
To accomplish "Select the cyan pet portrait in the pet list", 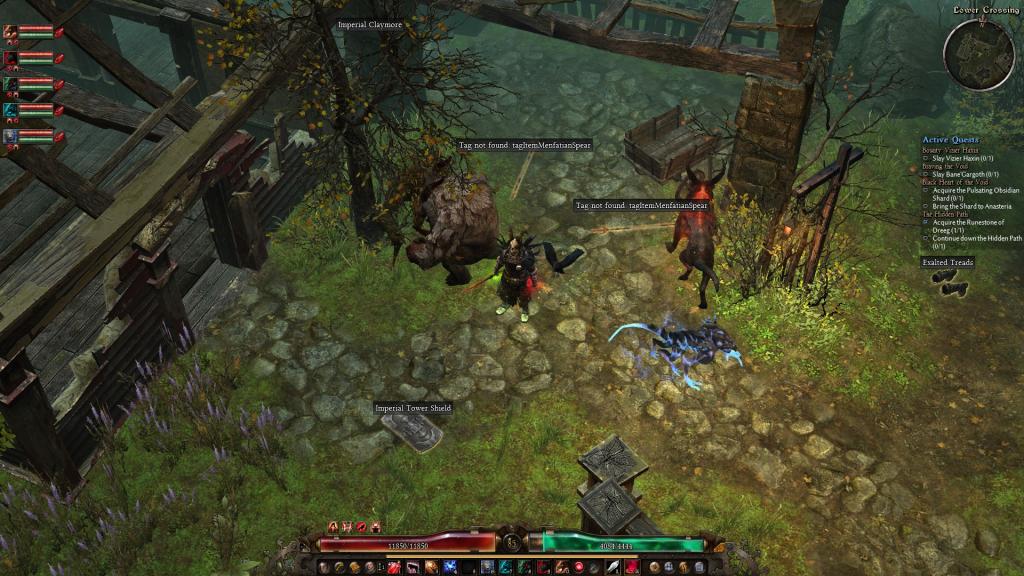I will pyautogui.click(x=11, y=109).
